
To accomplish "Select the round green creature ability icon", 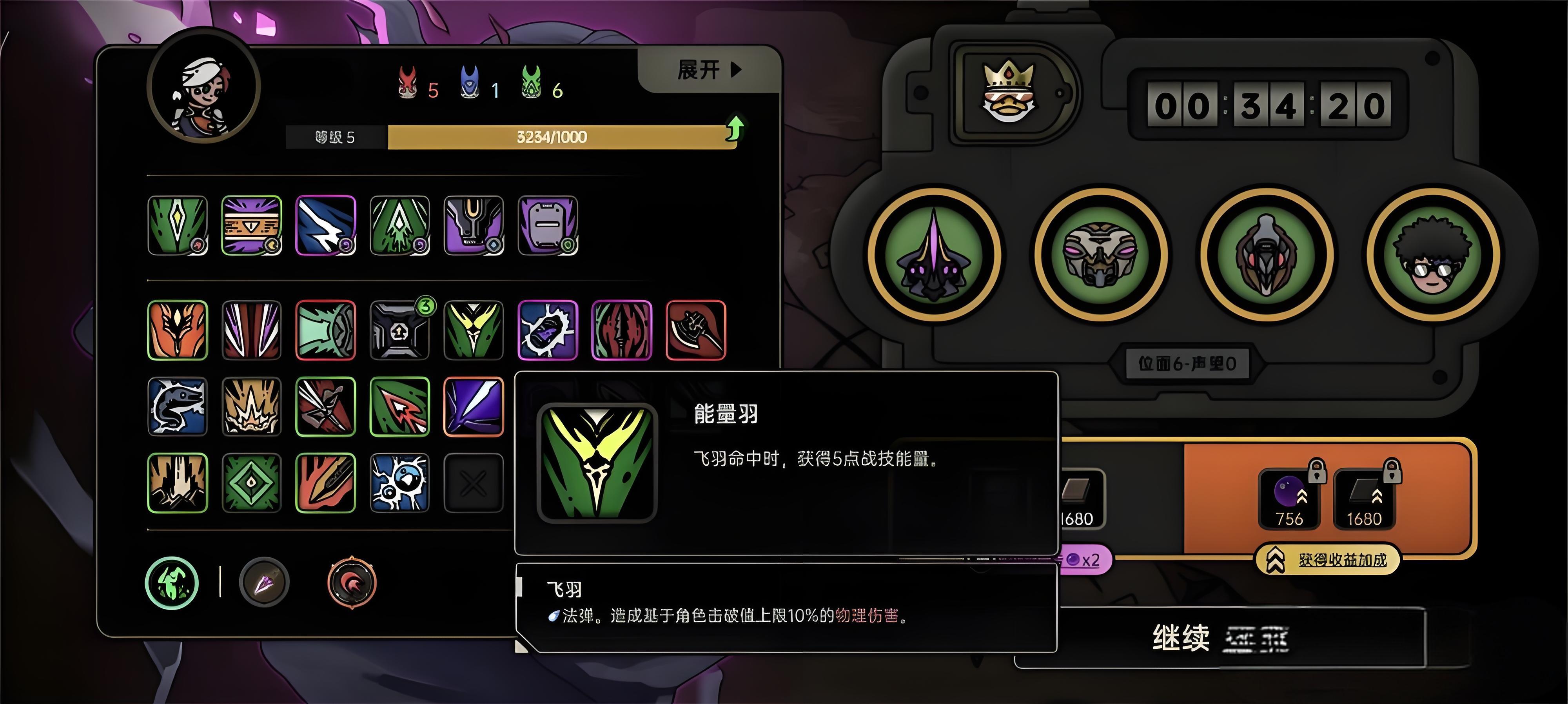I will (x=172, y=583).
